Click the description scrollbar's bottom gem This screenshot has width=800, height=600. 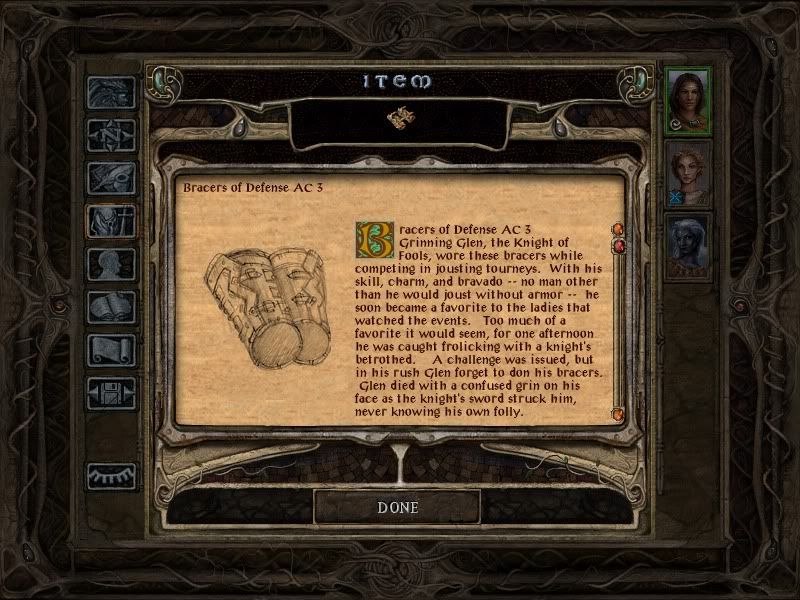(x=617, y=412)
